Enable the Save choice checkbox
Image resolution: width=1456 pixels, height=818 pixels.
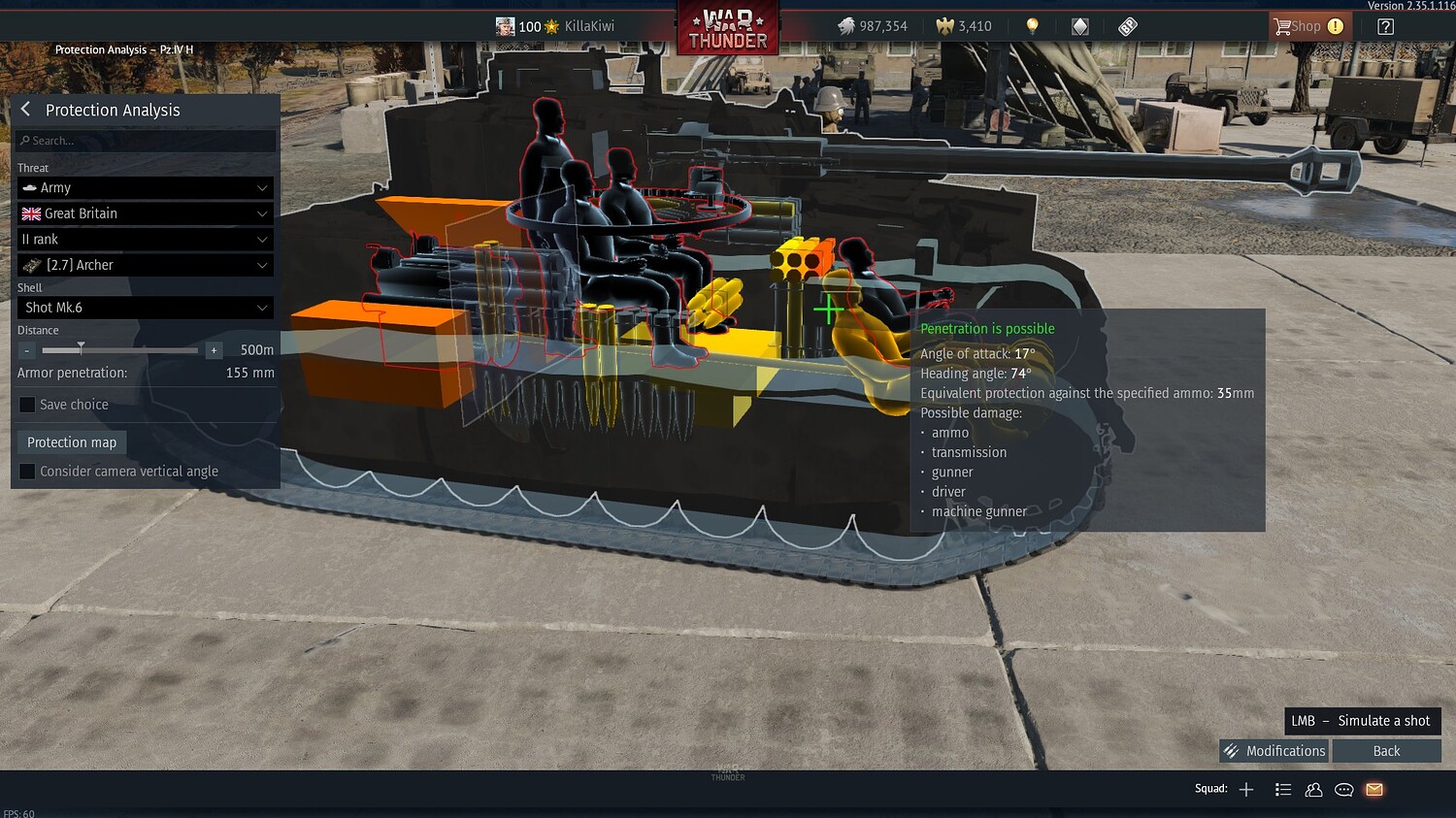point(26,405)
